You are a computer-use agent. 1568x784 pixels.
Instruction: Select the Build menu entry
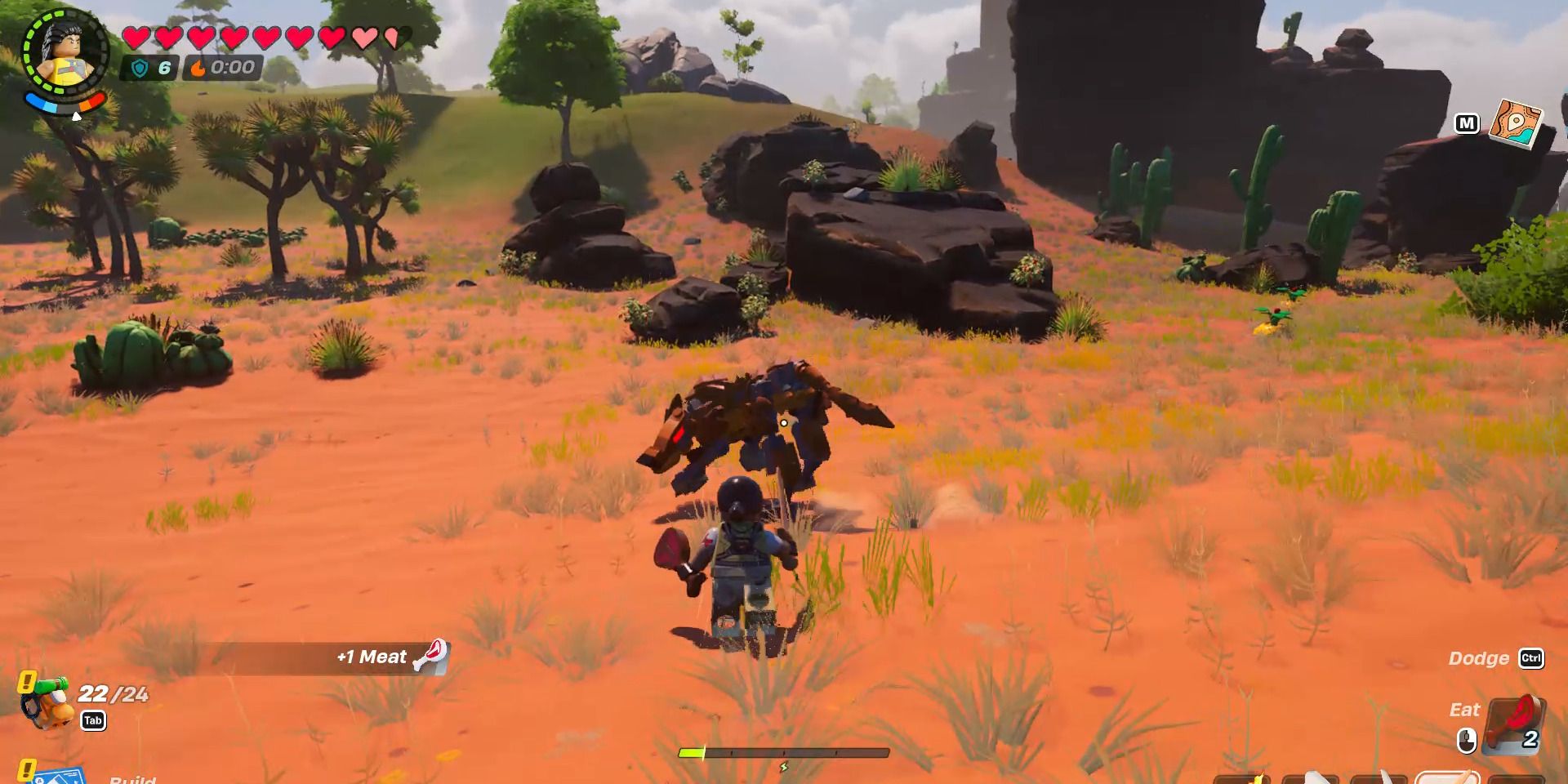[x=133, y=782]
